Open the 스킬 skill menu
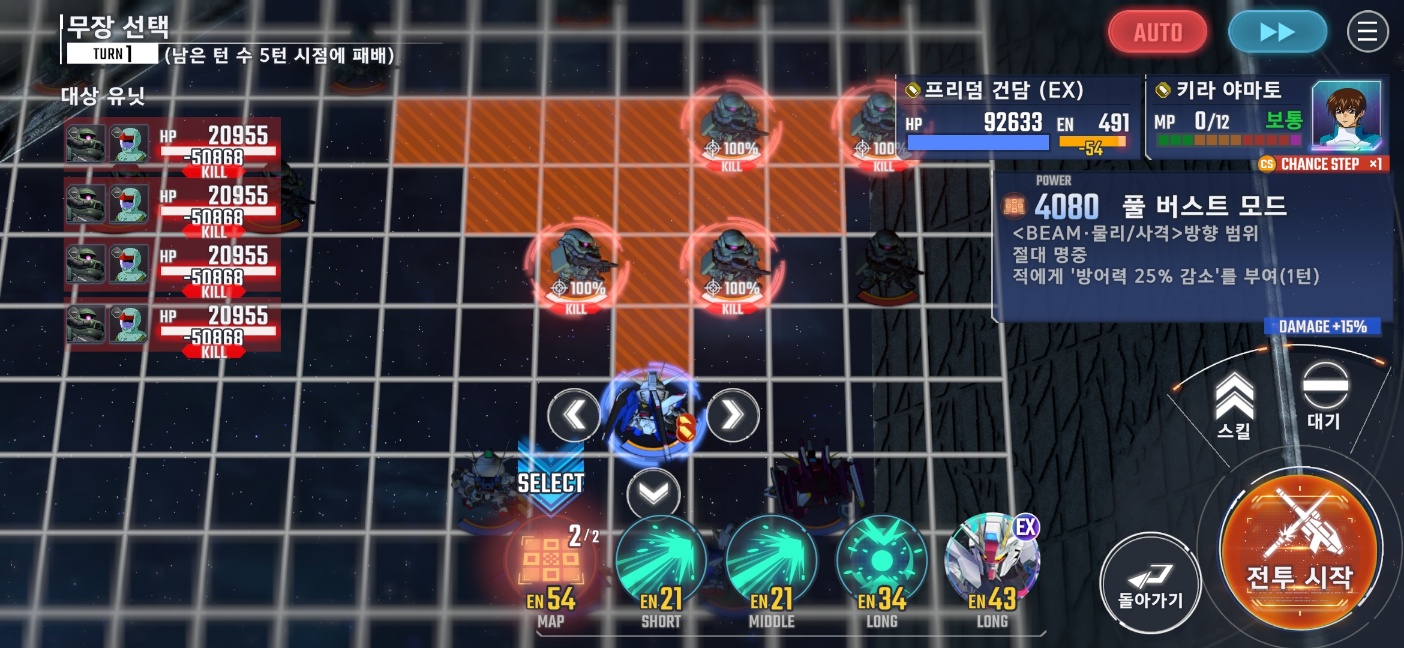Image resolution: width=1404 pixels, height=648 pixels. coord(1235,405)
